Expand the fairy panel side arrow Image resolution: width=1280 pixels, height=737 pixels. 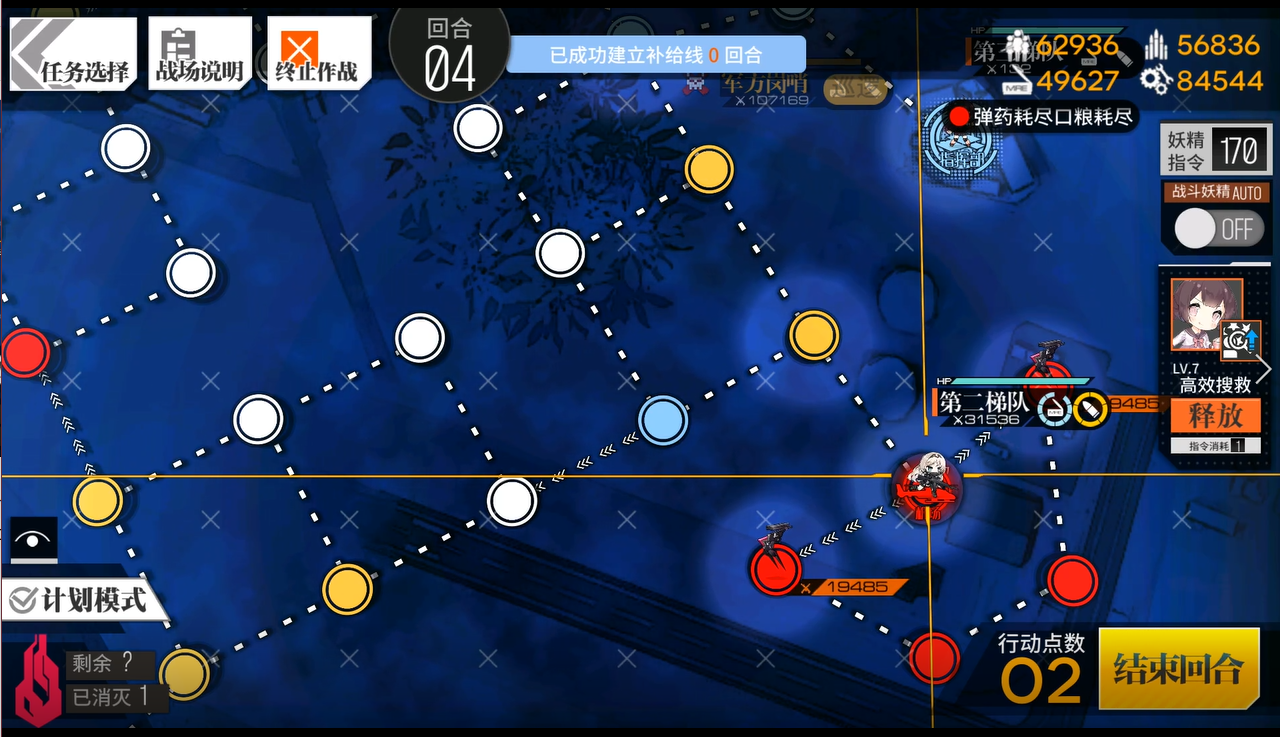(x=1265, y=369)
